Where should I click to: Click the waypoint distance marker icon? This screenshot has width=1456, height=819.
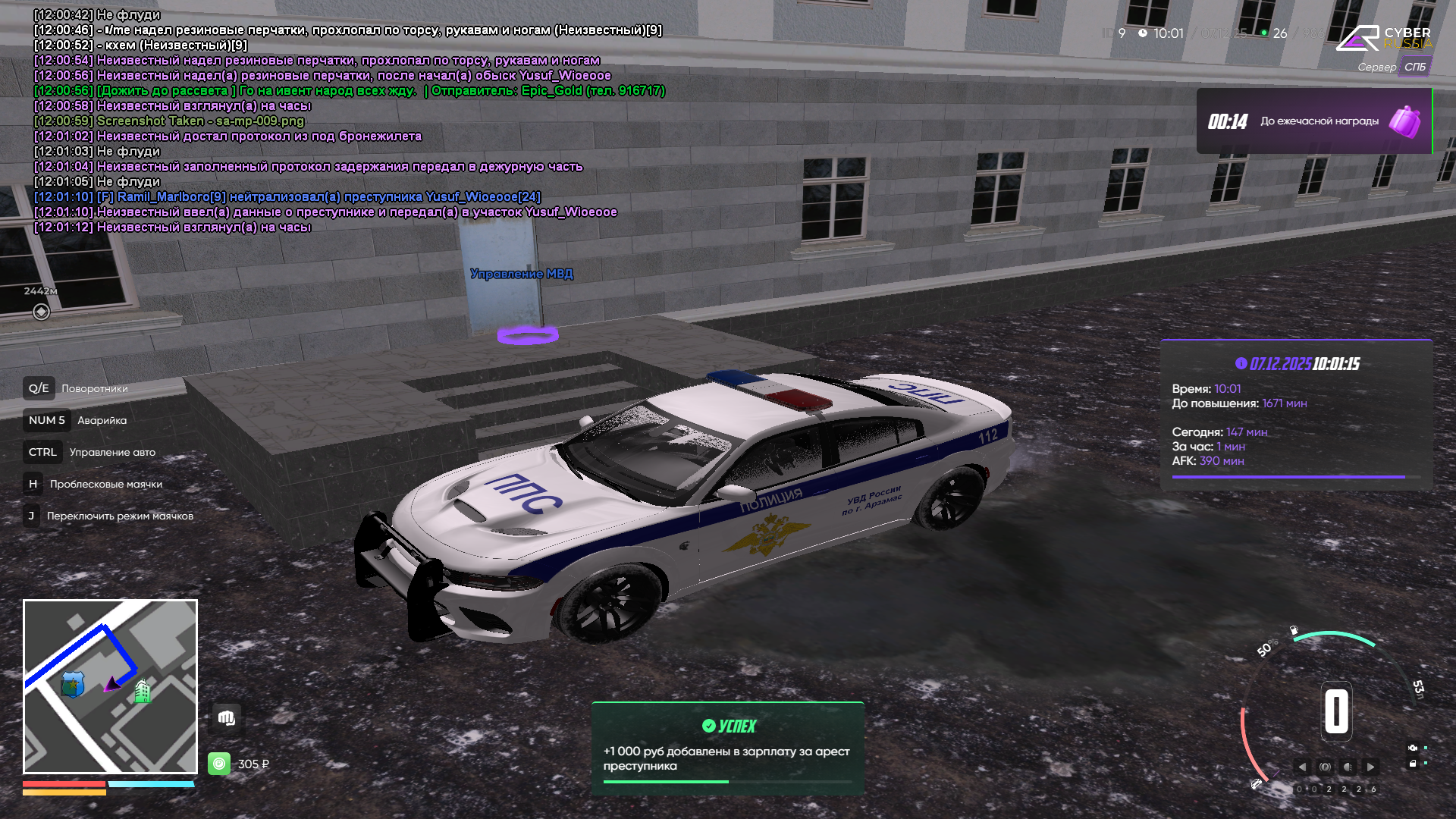click(41, 312)
